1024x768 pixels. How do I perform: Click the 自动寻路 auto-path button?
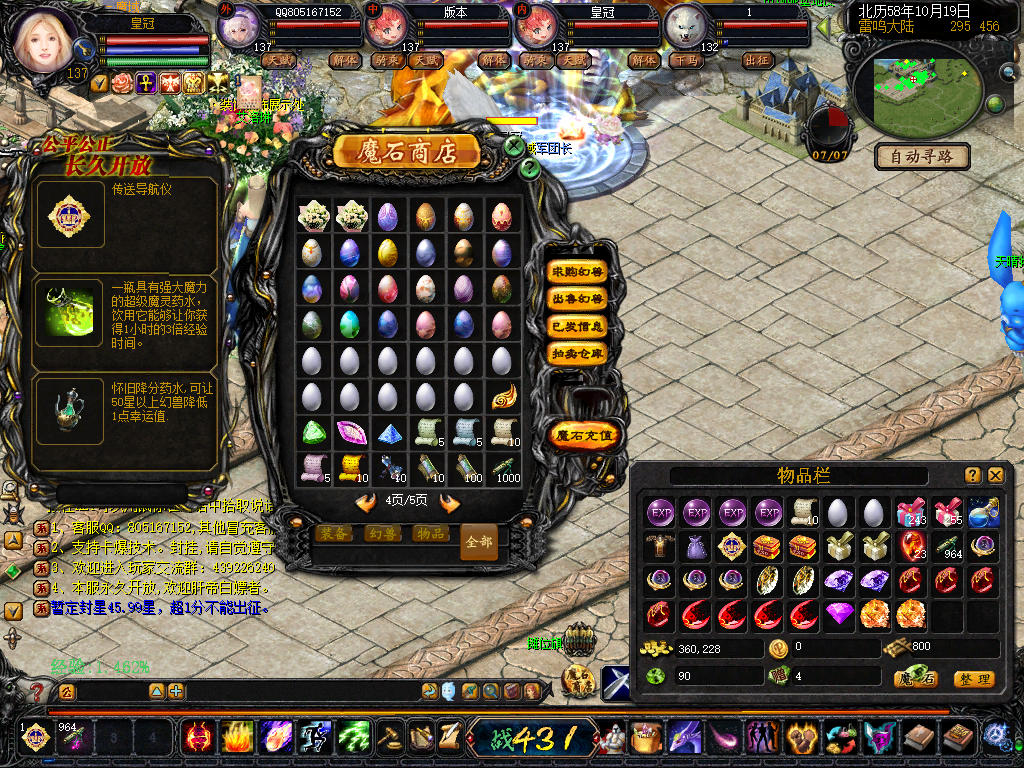(x=922, y=156)
